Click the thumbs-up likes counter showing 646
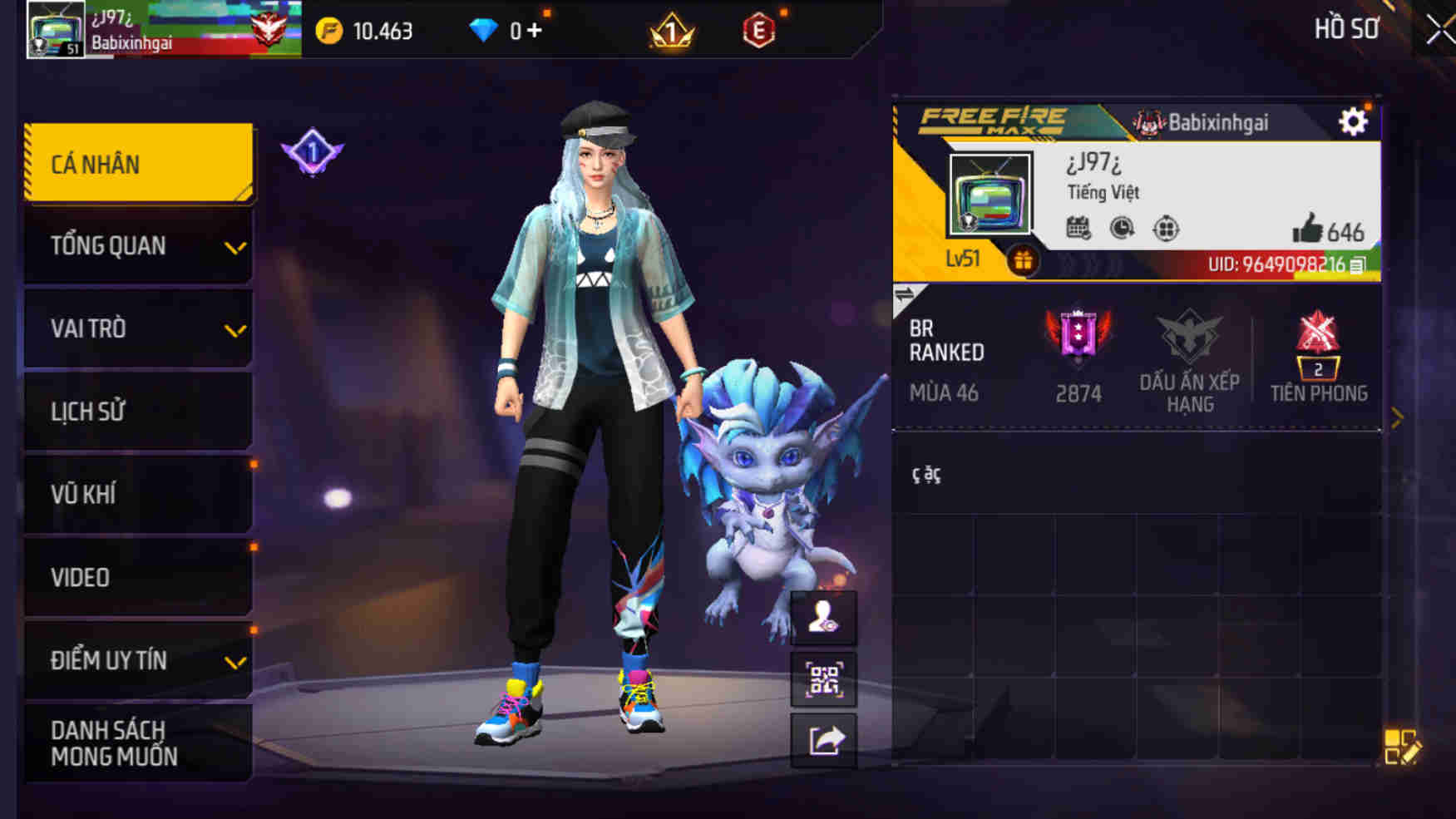 coord(1326,231)
